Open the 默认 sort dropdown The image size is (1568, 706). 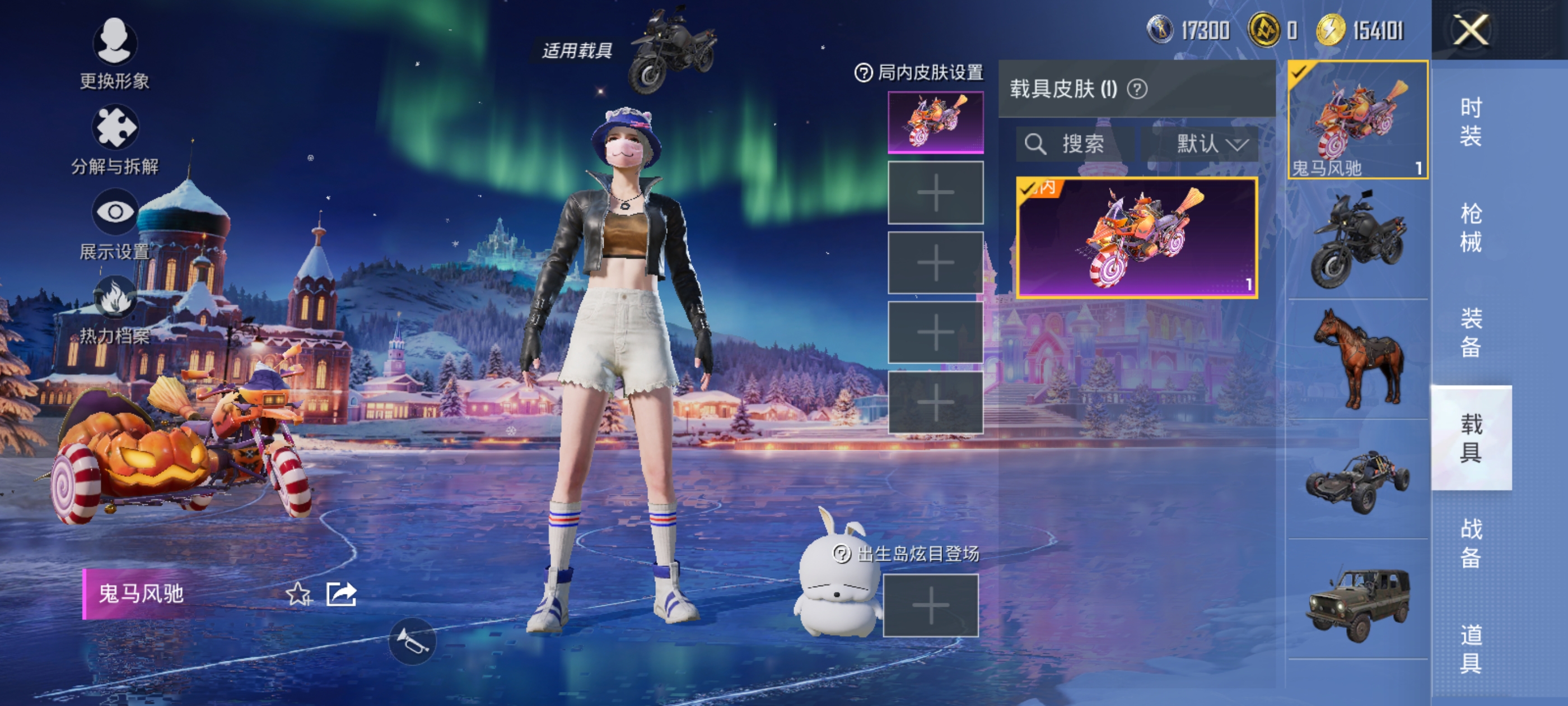click(x=1211, y=145)
